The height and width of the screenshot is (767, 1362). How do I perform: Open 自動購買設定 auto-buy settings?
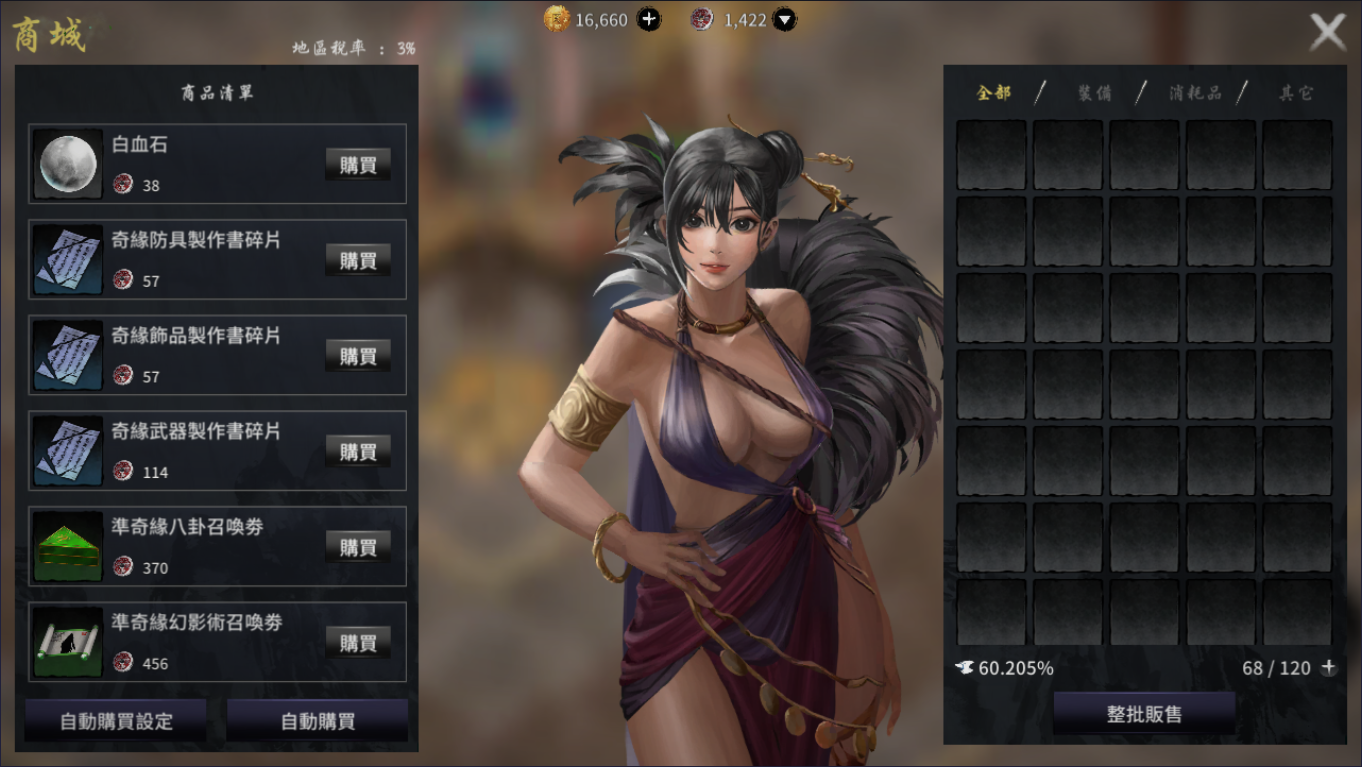(x=116, y=721)
